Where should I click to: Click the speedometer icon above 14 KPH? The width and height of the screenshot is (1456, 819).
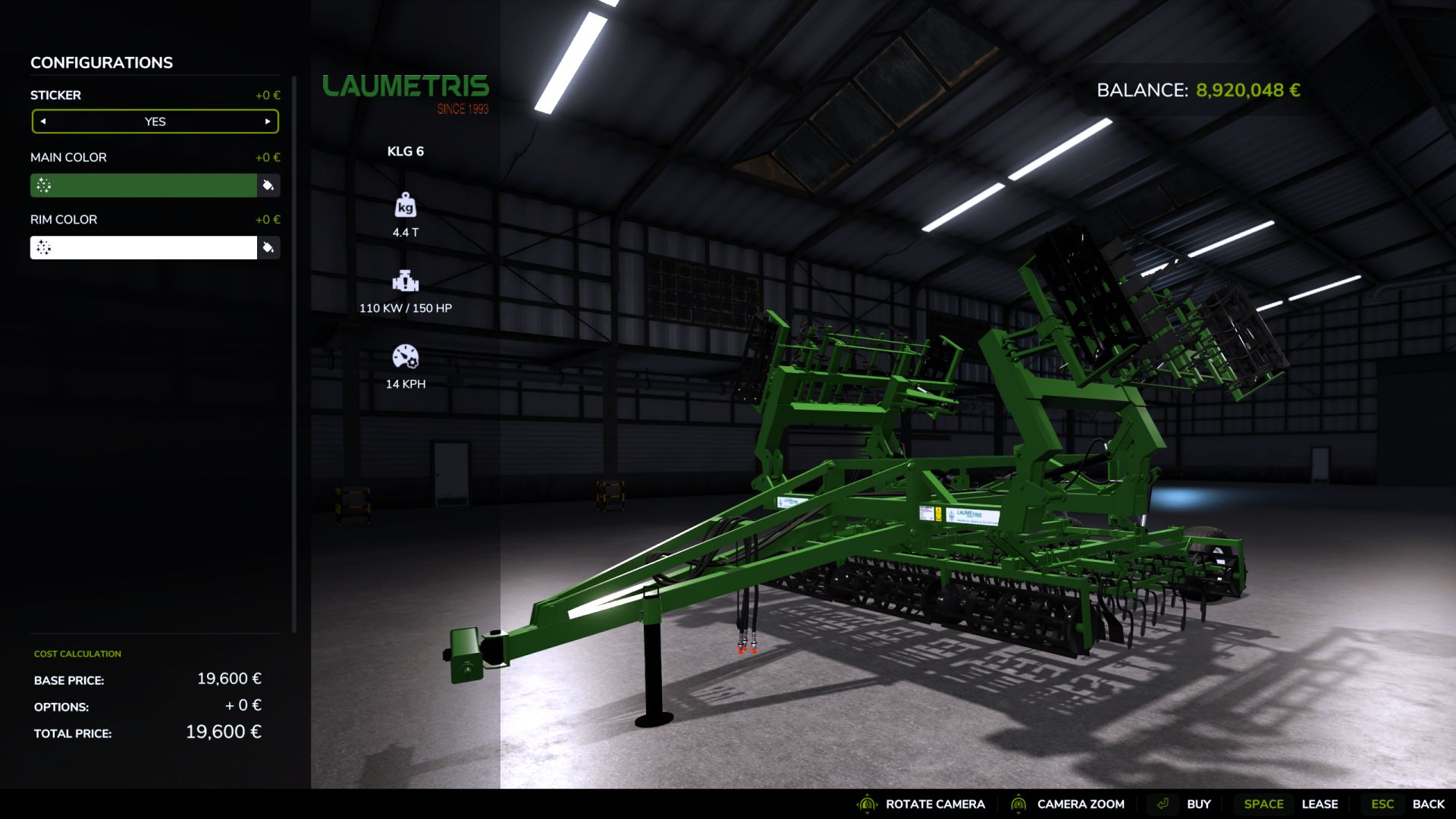tap(406, 356)
